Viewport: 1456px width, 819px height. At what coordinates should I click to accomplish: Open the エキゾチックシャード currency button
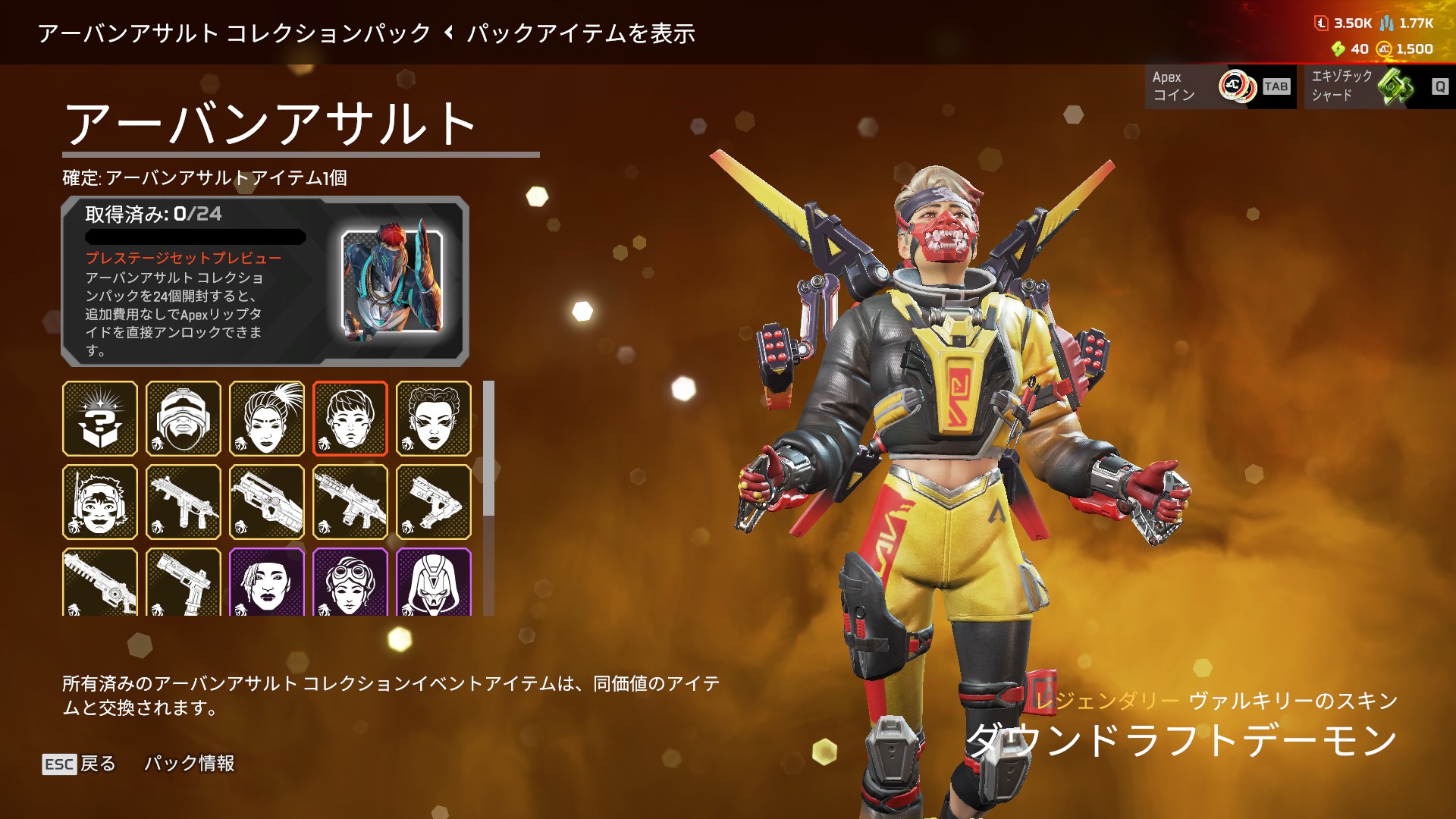1379,86
